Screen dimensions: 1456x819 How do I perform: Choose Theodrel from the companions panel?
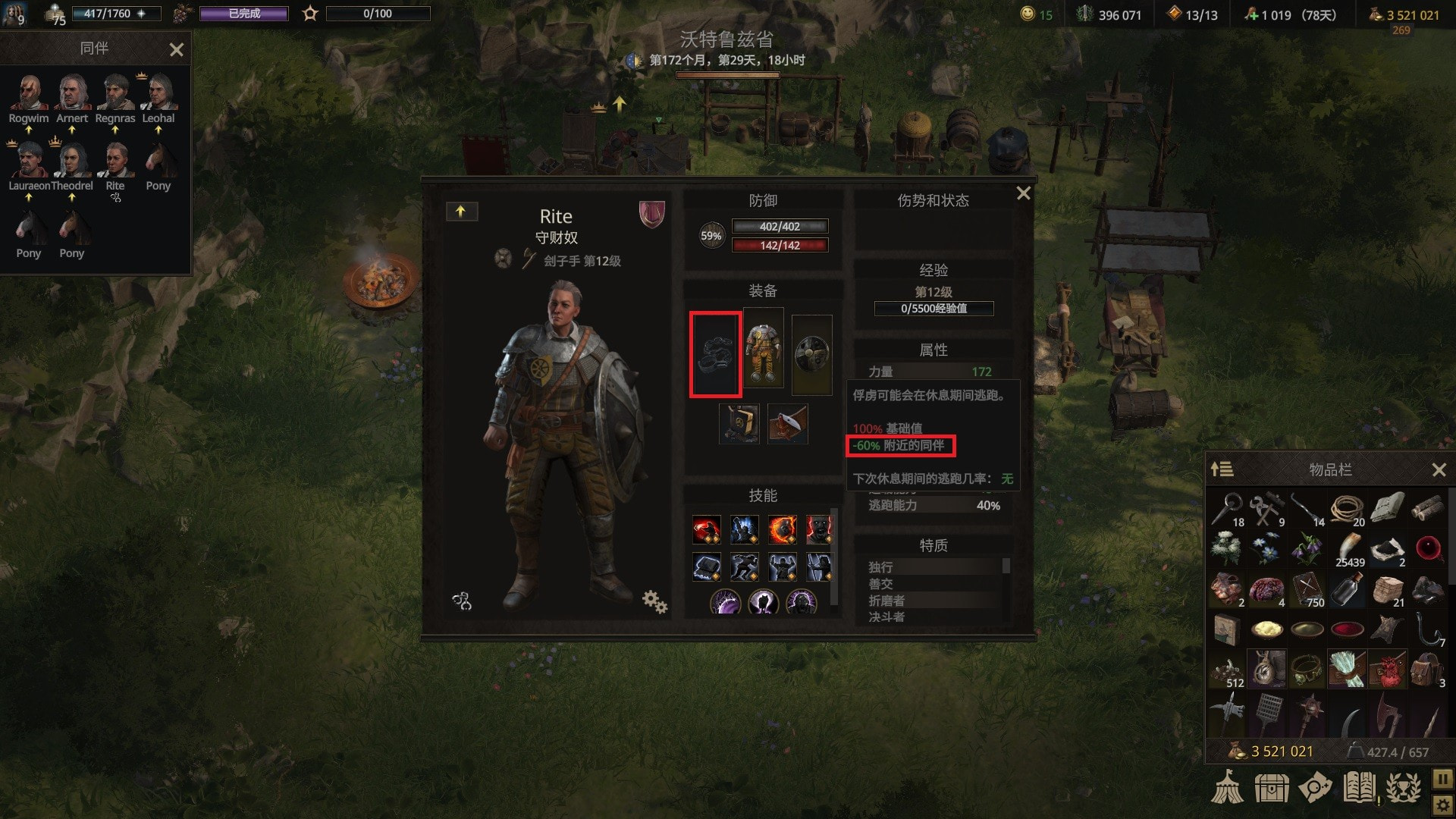71,161
